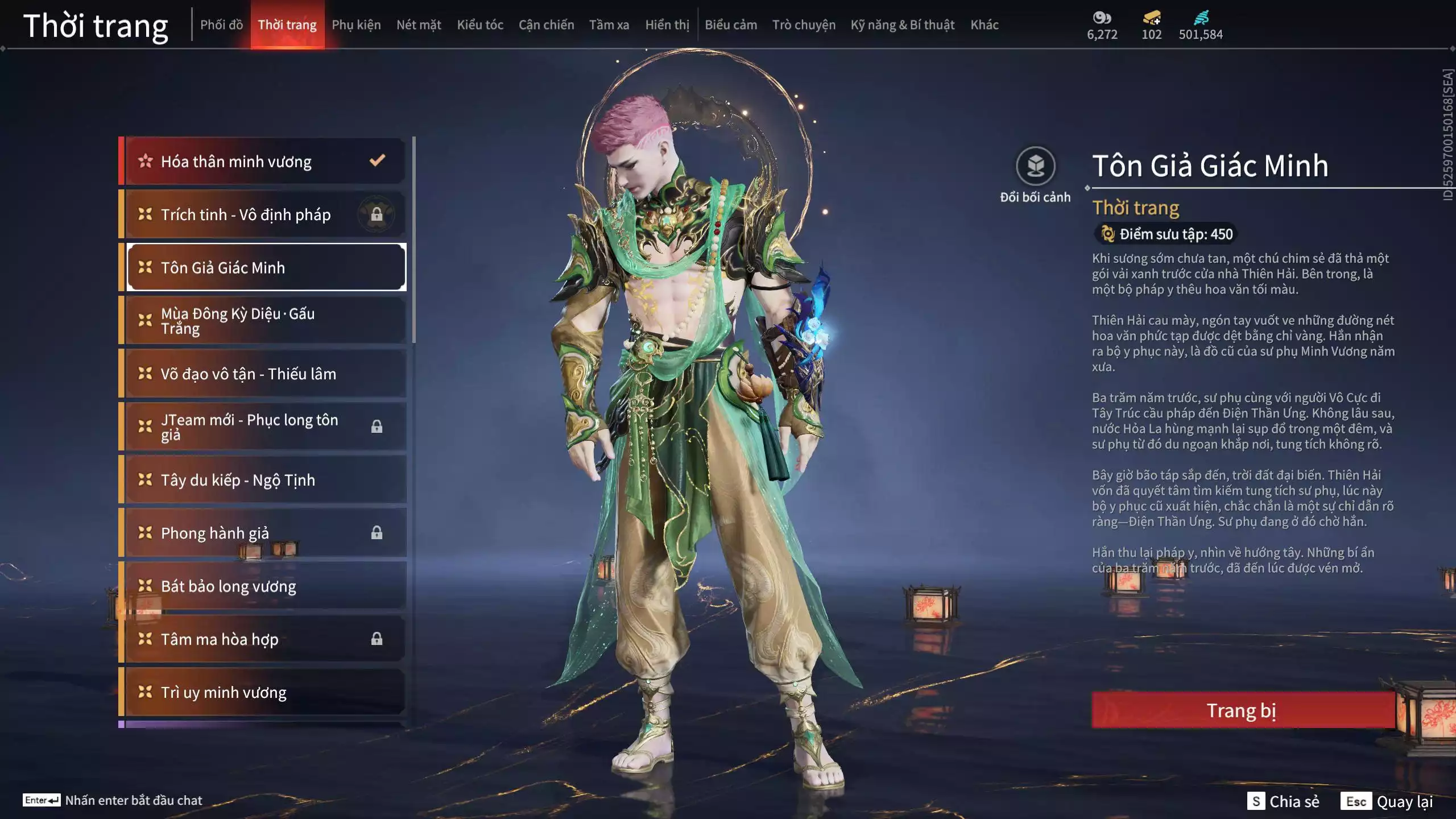Click the Chia sẻ share button
The width and height of the screenshot is (1456, 819).
1284,801
